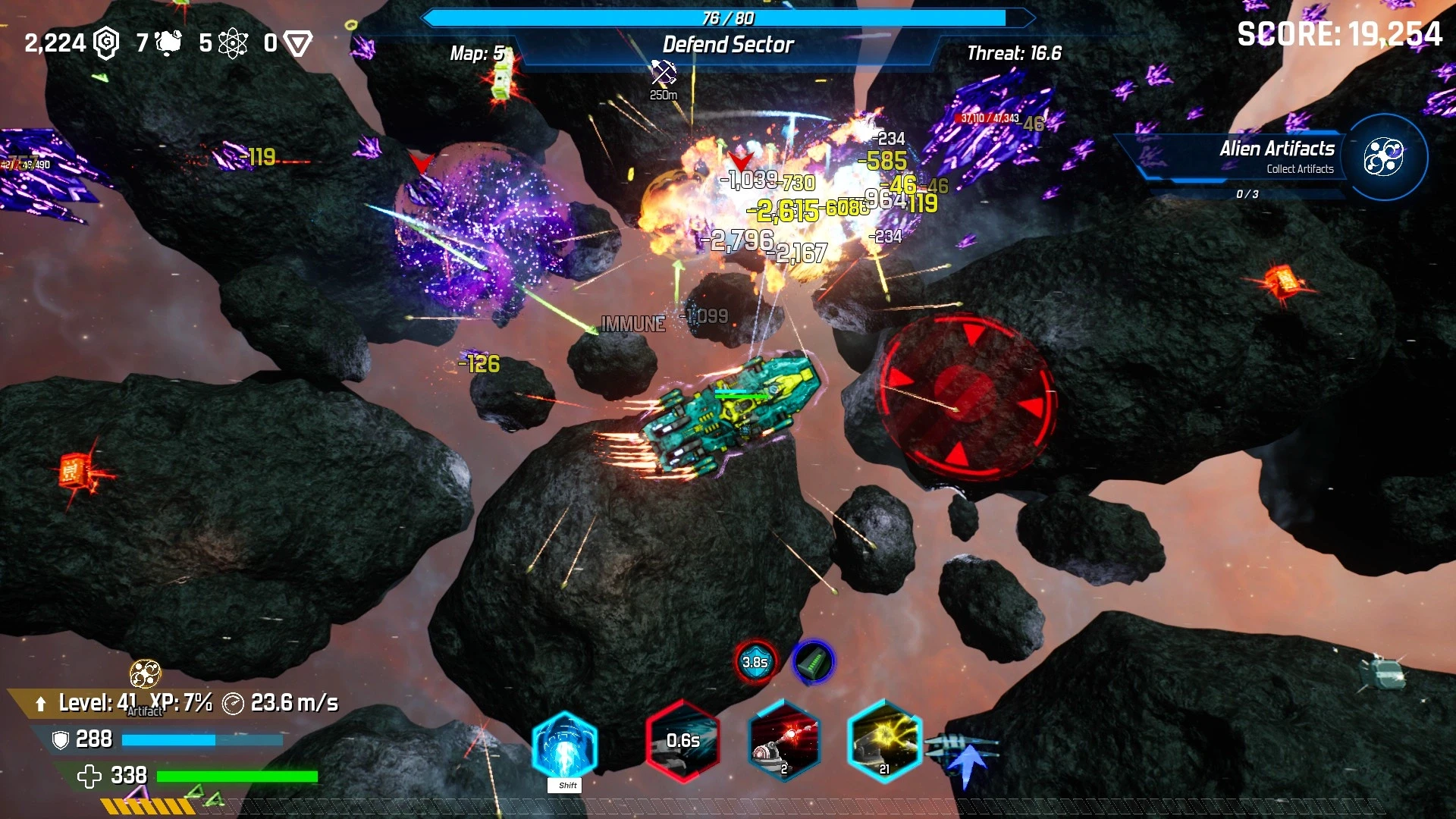This screenshot has width=1456, height=819.
Task: Select the hexagon credits currency icon
Action: [106, 43]
